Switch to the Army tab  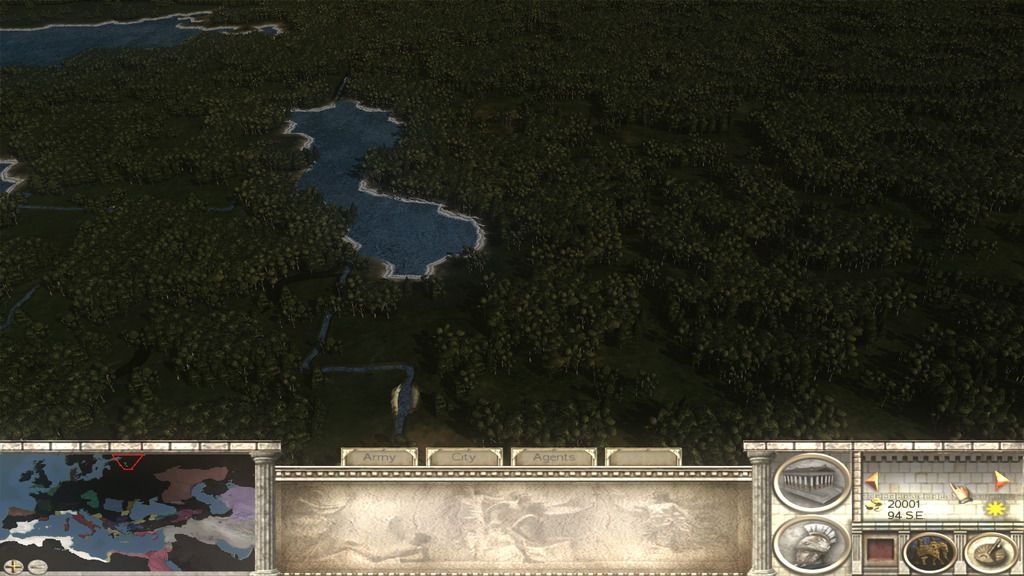click(379, 457)
